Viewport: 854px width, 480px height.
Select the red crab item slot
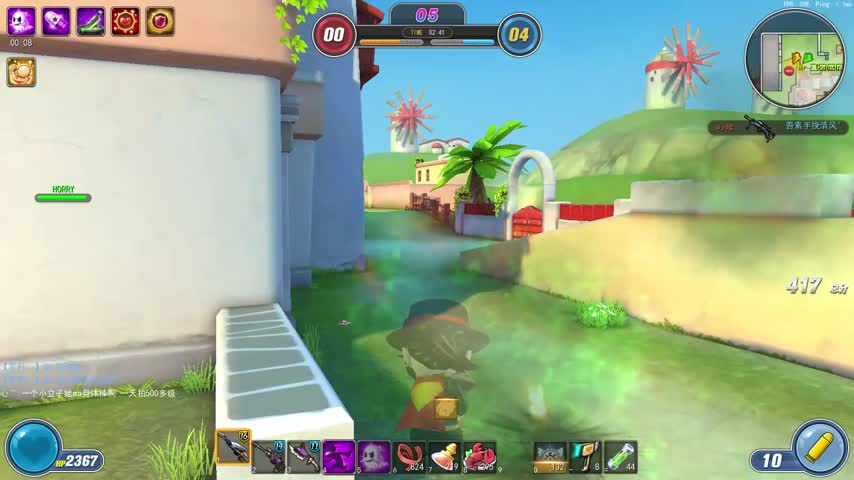coord(479,456)
